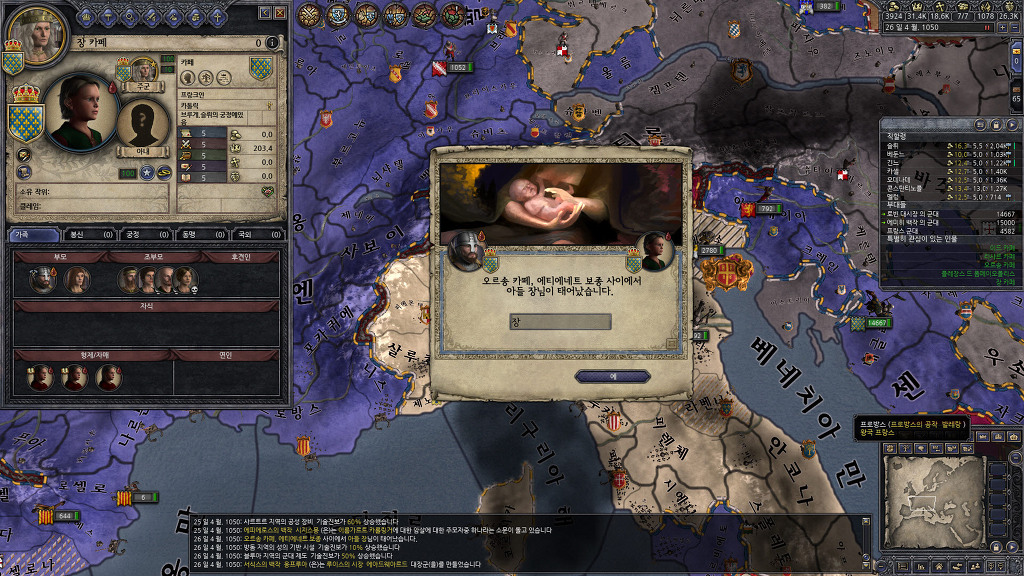Image resolution: width=1024 pixels, height=576 pixels.
Task: Click the mother's portrait in the event popup
Action: click(x=655, y=252)
